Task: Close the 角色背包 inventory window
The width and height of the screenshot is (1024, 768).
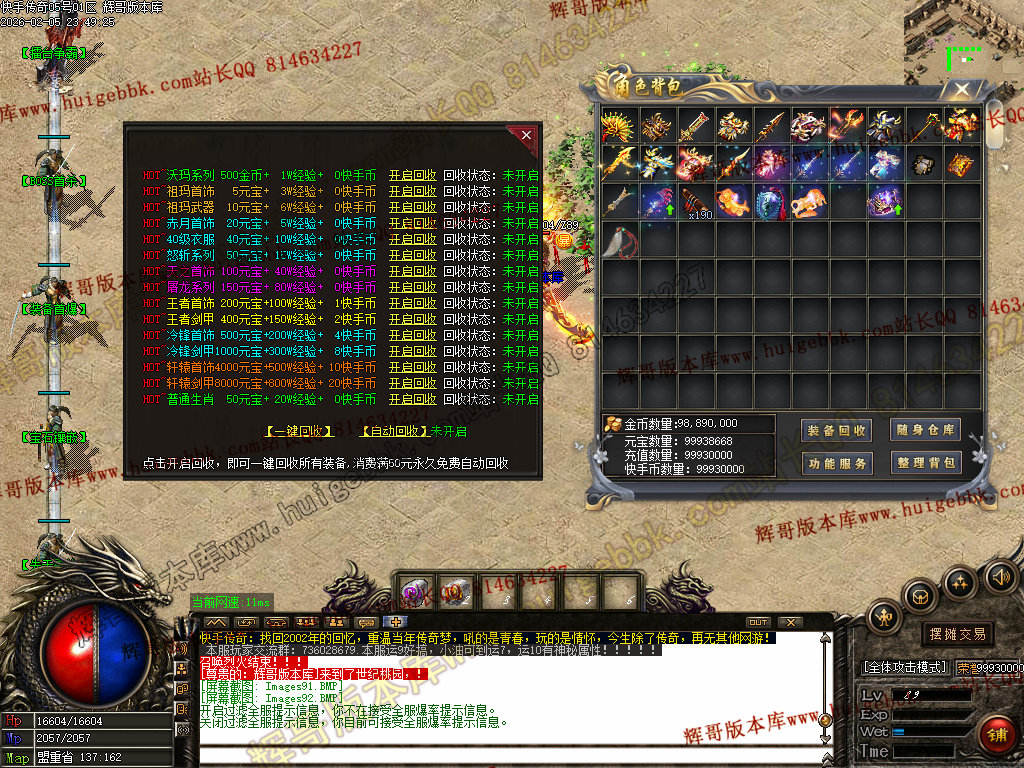Action: coord(962,89)
